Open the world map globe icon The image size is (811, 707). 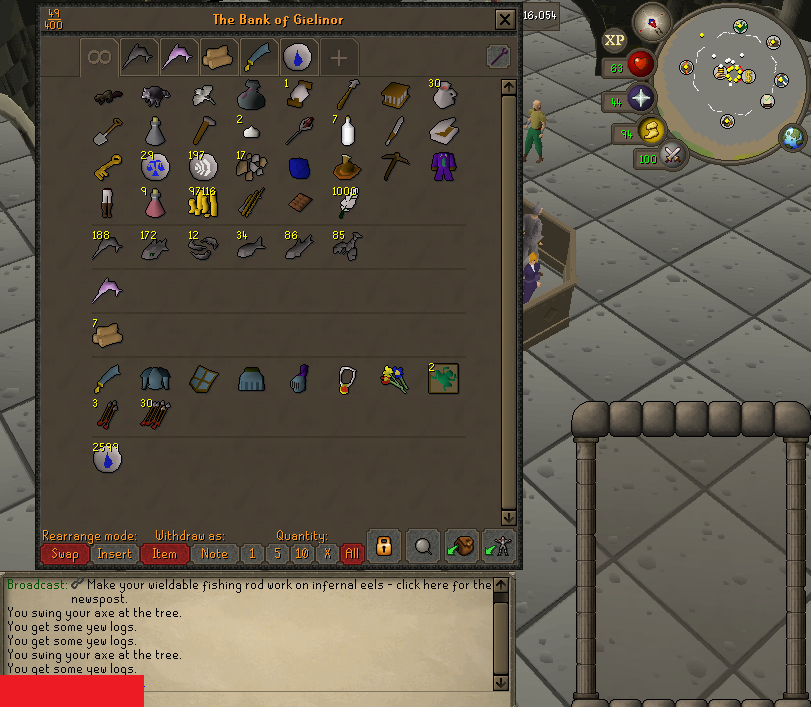[795, 137]
